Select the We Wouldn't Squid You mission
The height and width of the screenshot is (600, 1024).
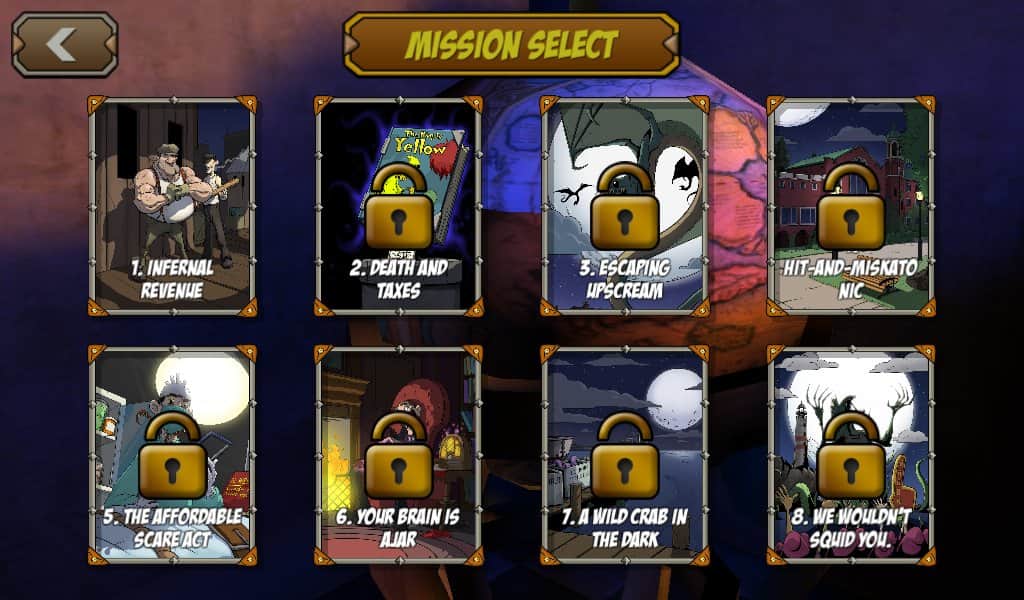click(851, 455)
